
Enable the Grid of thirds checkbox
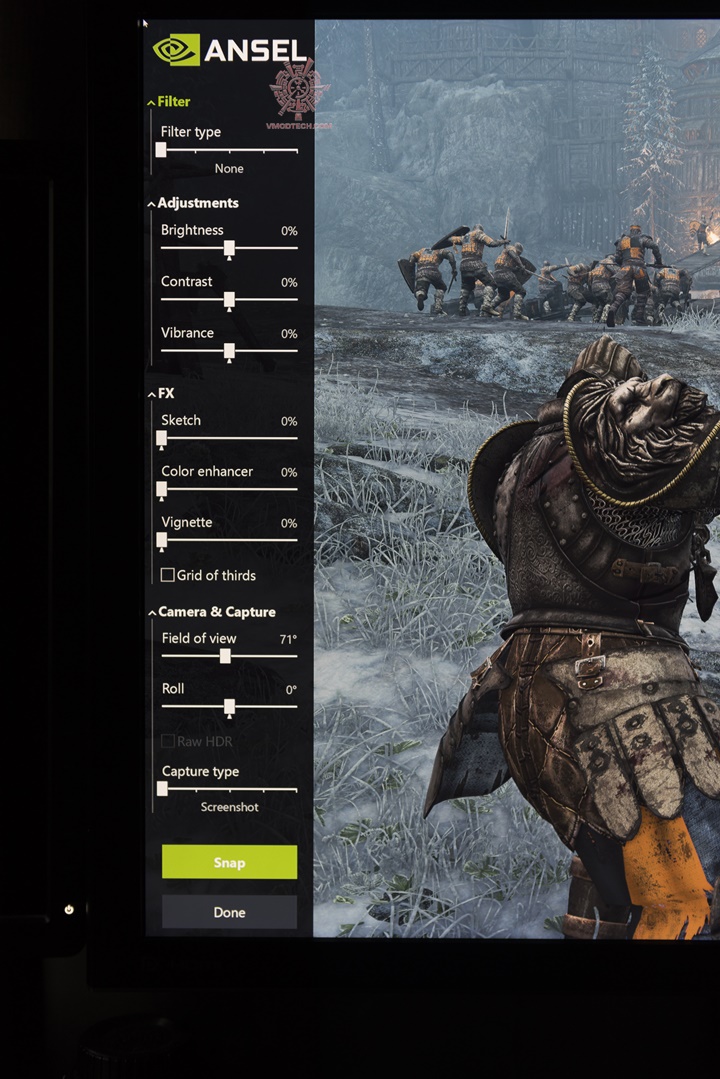168,575
